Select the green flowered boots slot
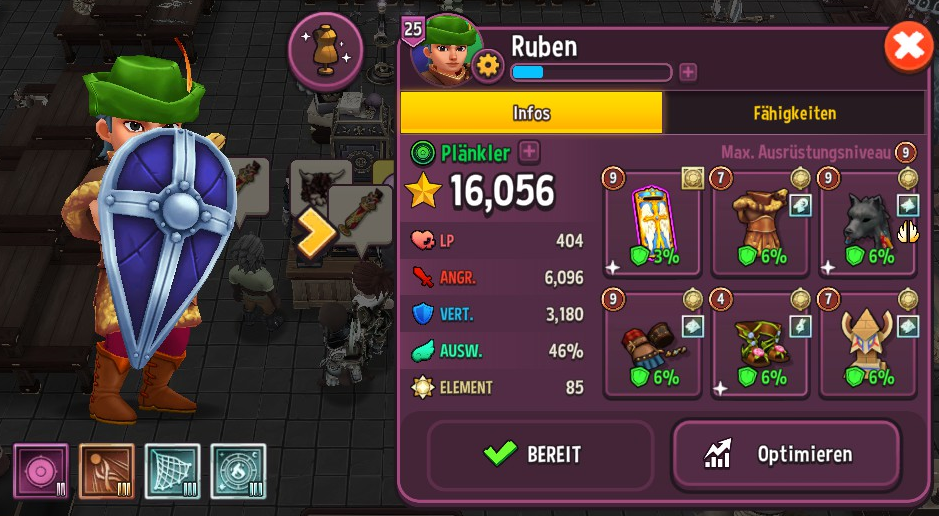 pyautogui.click(x=761, y=345)
